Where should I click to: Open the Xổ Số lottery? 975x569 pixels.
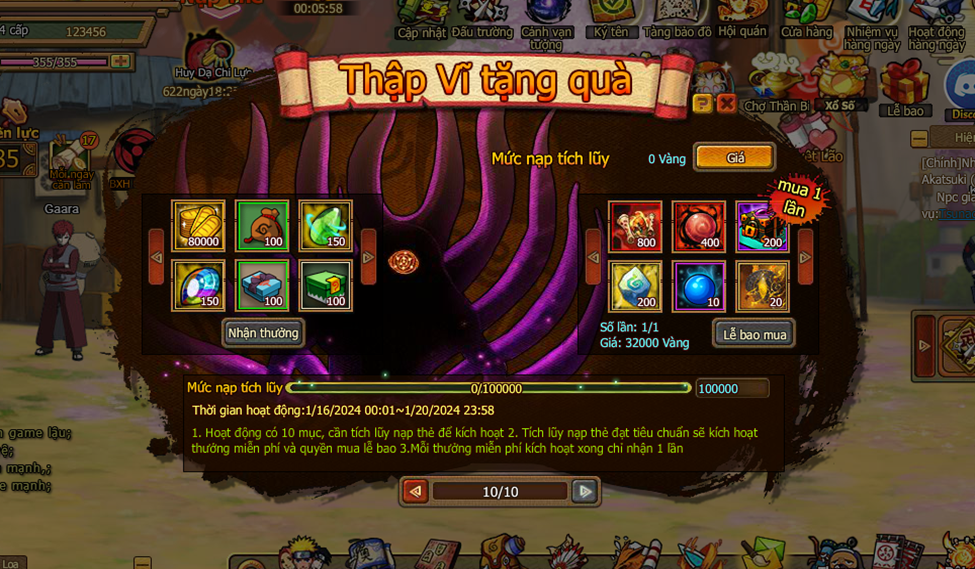839,85
